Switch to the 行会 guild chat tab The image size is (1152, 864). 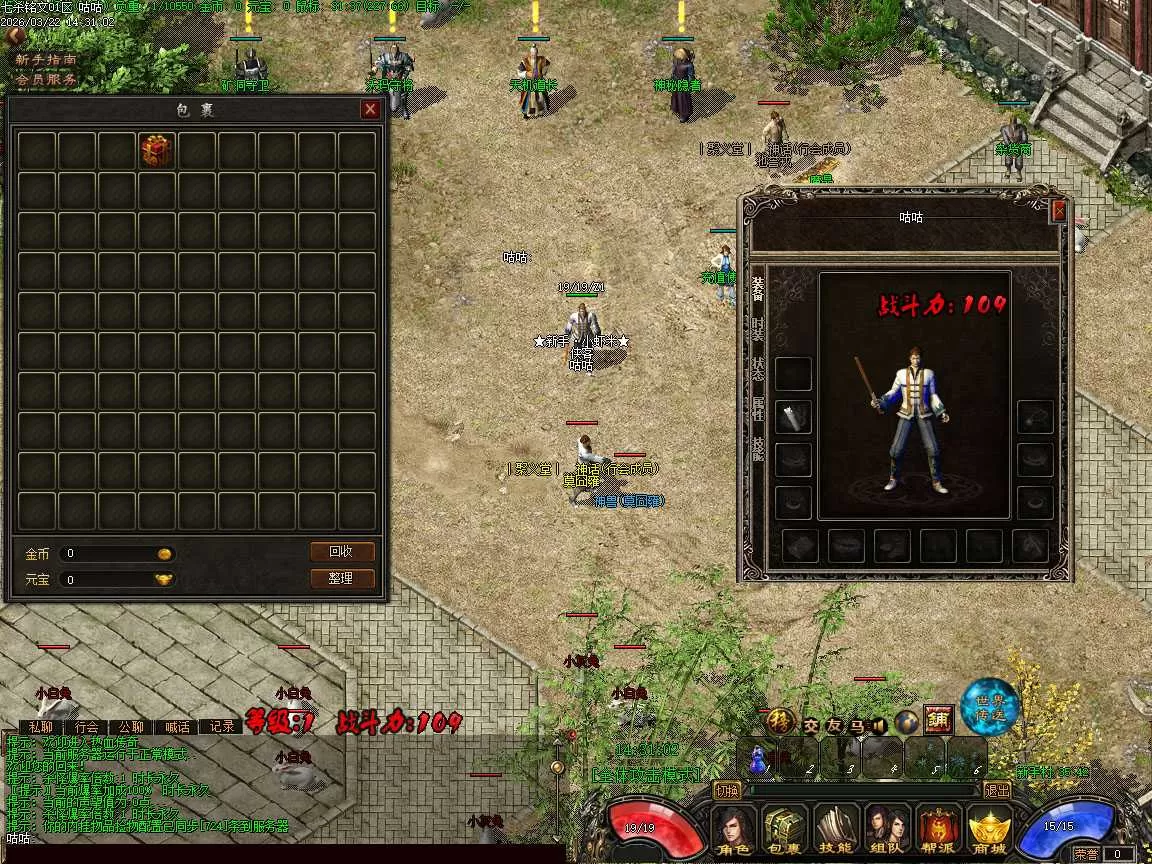pyautogui.click(x=87, y=727)
